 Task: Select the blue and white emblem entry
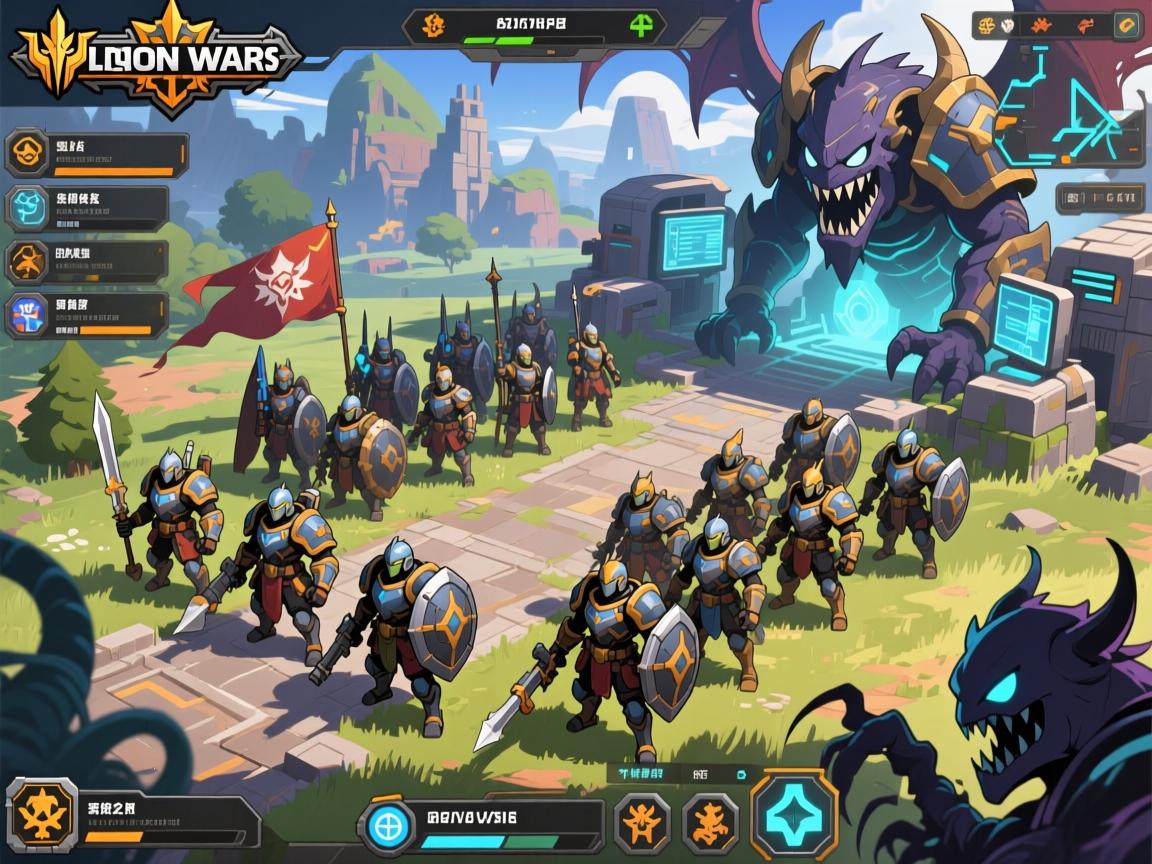tap(26, 314)
